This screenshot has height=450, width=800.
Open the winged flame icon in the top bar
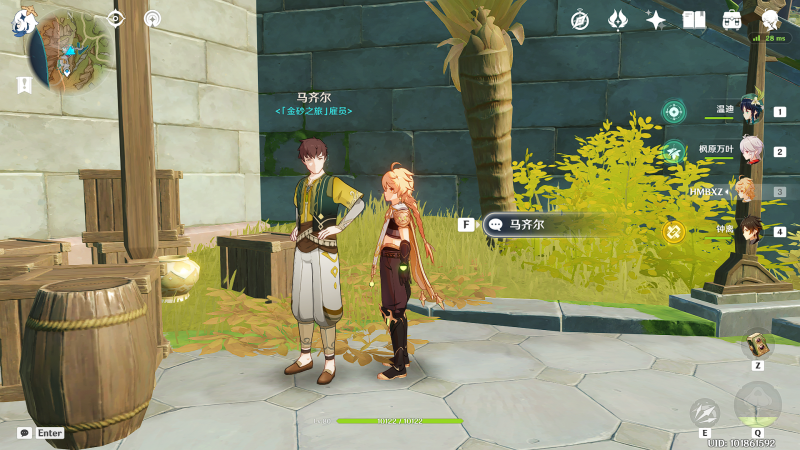pyautogui.click(x=618, y=20)
